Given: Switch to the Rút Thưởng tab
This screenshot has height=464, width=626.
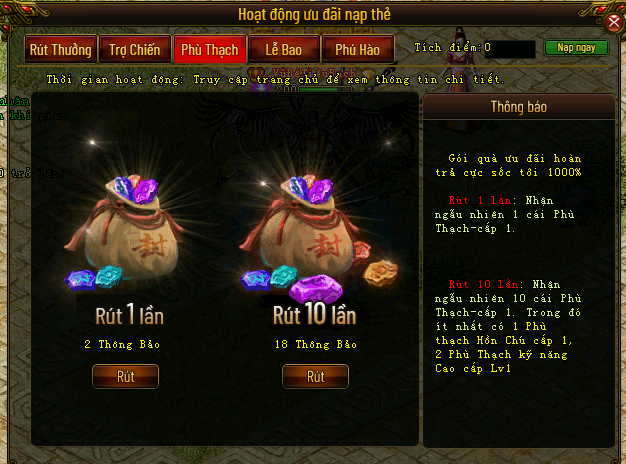Looking at the screenshot, I should click(61, 49).
